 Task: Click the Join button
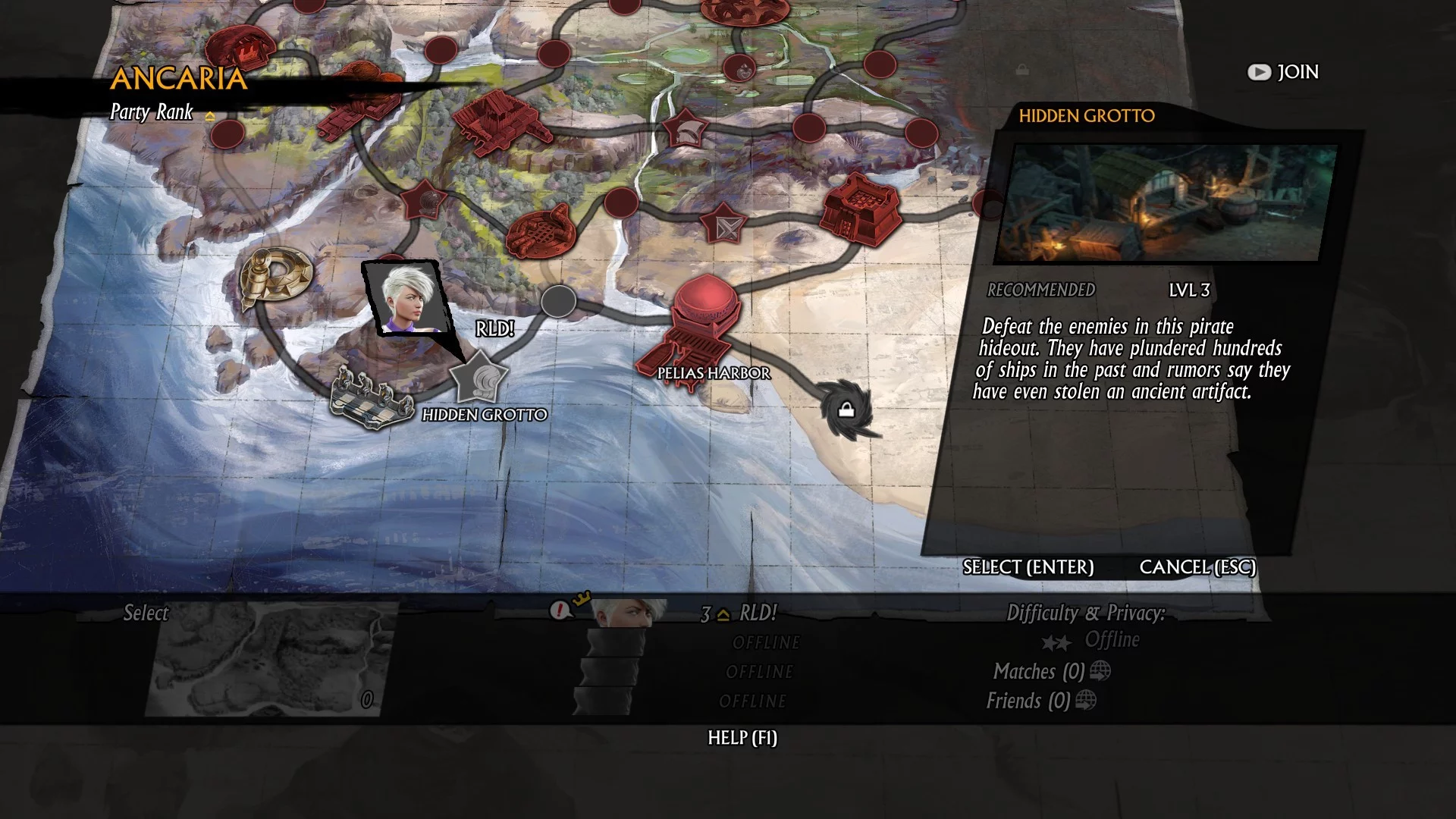pyautogui.click(x=1283, y=72)
